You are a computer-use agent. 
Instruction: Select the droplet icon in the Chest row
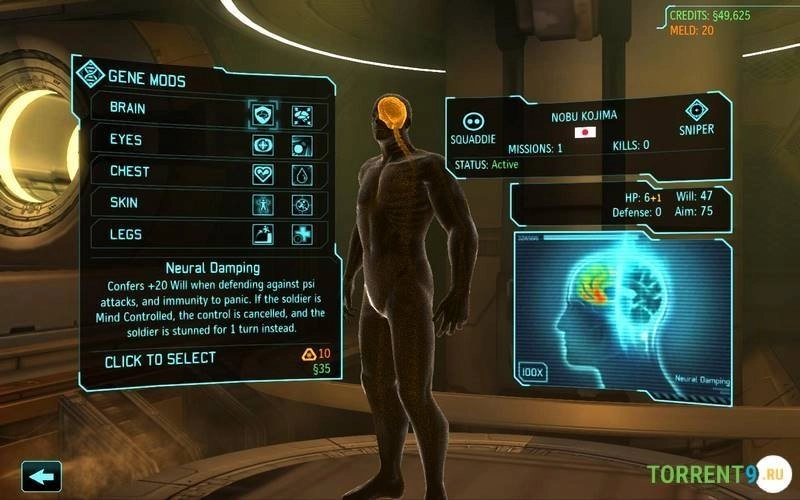[302, 174]
